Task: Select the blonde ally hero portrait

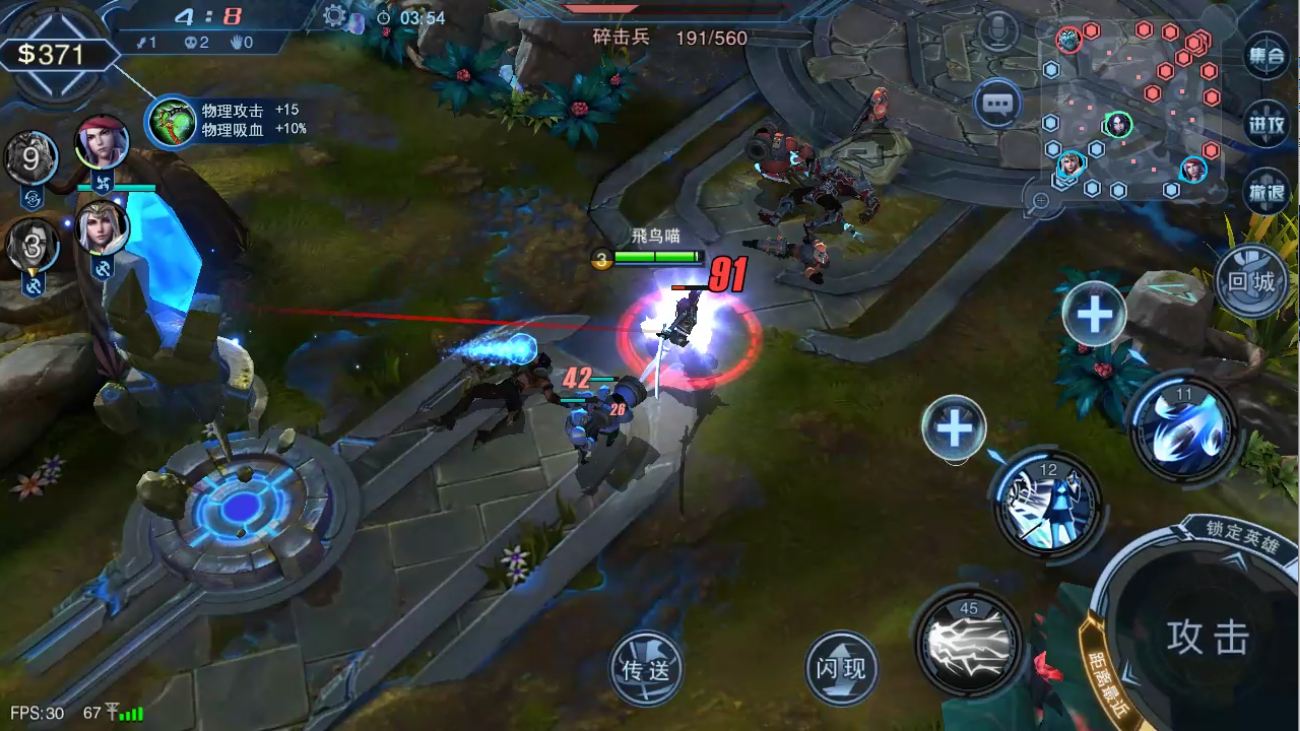Action: [x=102, y=228]
